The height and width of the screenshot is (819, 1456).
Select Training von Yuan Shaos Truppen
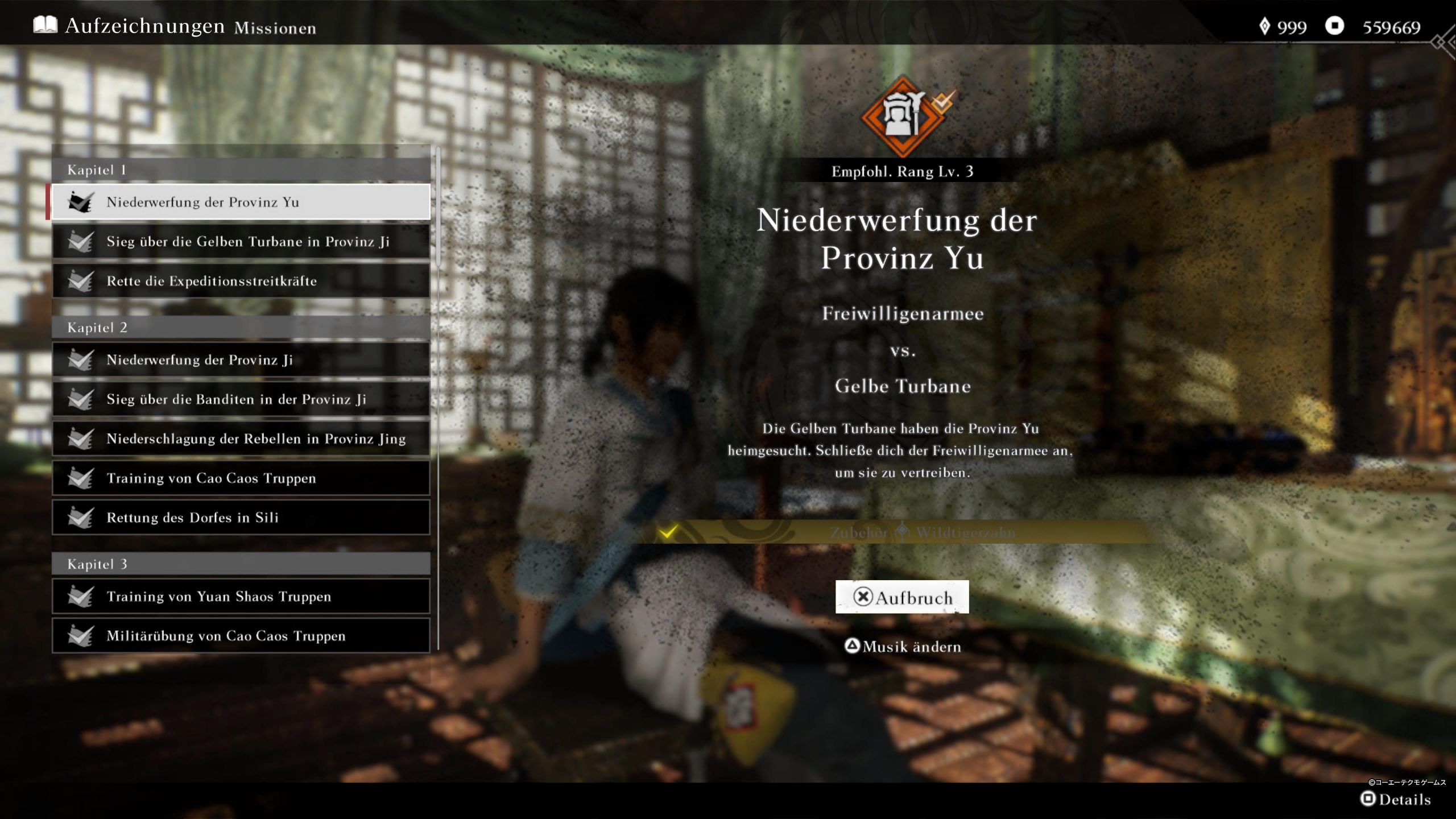click(x=241, y=597)
